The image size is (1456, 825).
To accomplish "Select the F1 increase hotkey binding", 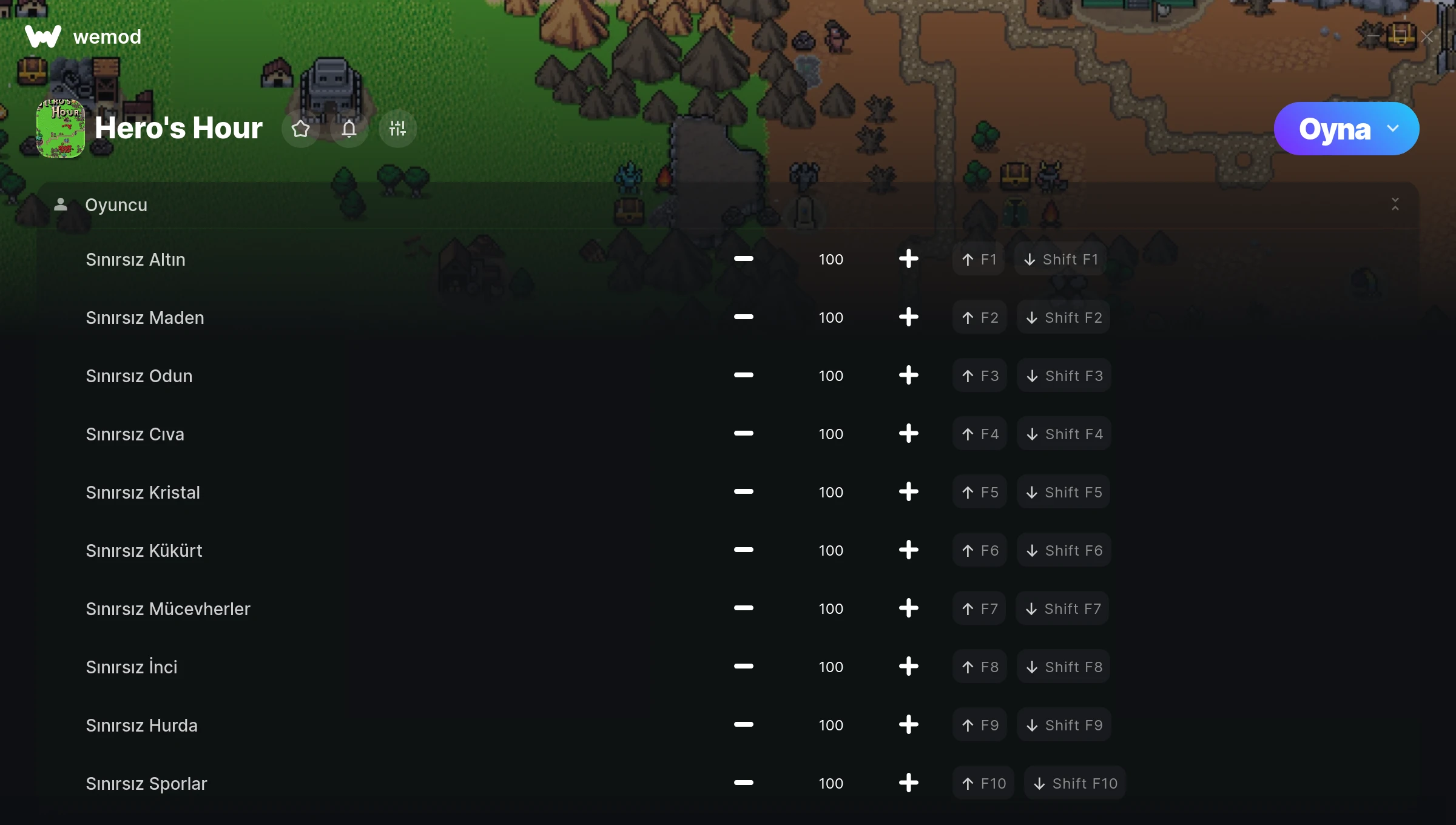I will click(x=979, y=259).
